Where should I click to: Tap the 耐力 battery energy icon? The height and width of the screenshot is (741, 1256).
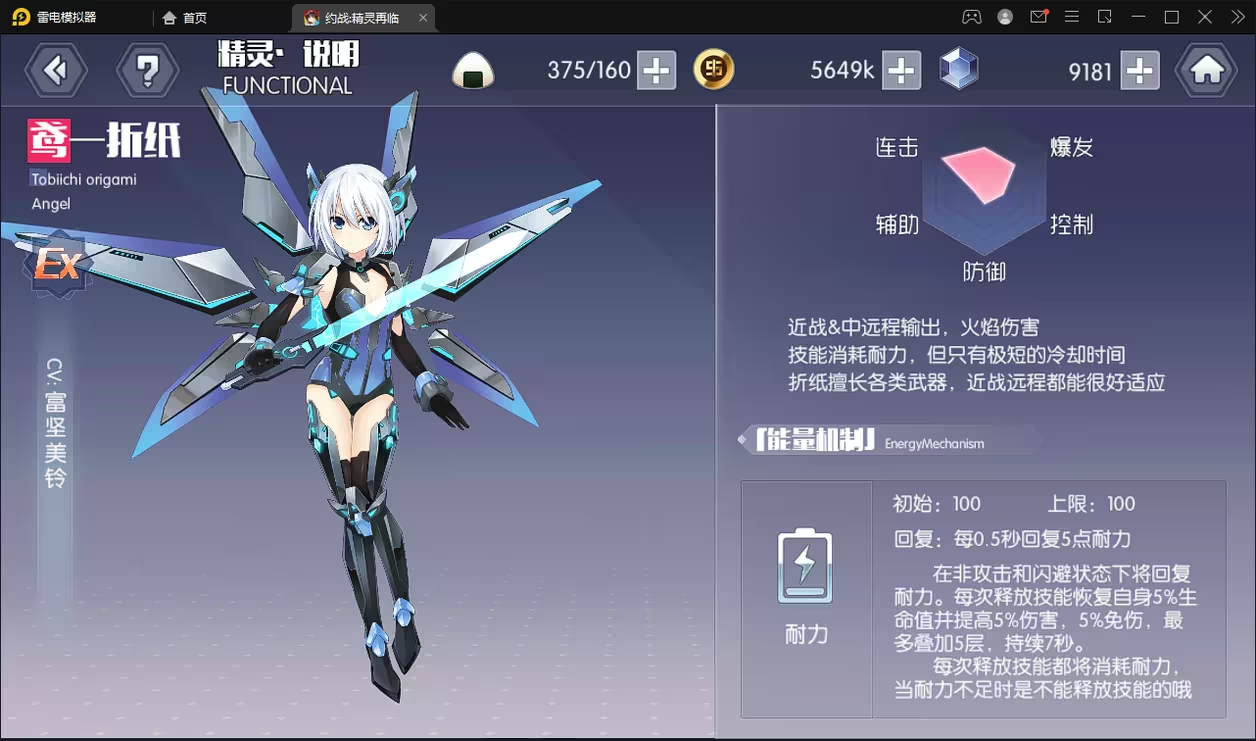tap(805, 565)
